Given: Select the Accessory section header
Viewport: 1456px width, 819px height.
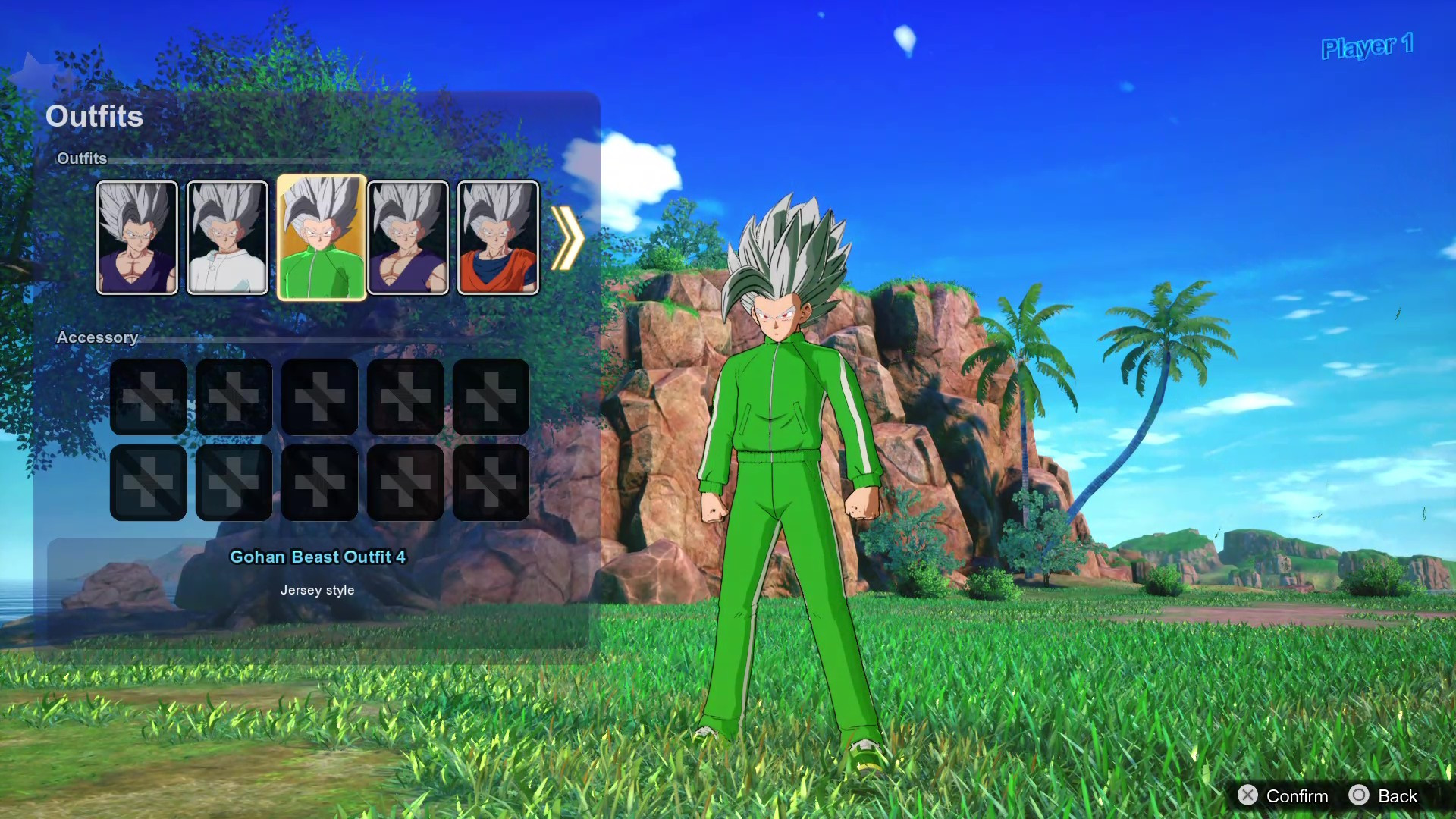Looking at the screenshot, I should (x=97, y=337).
